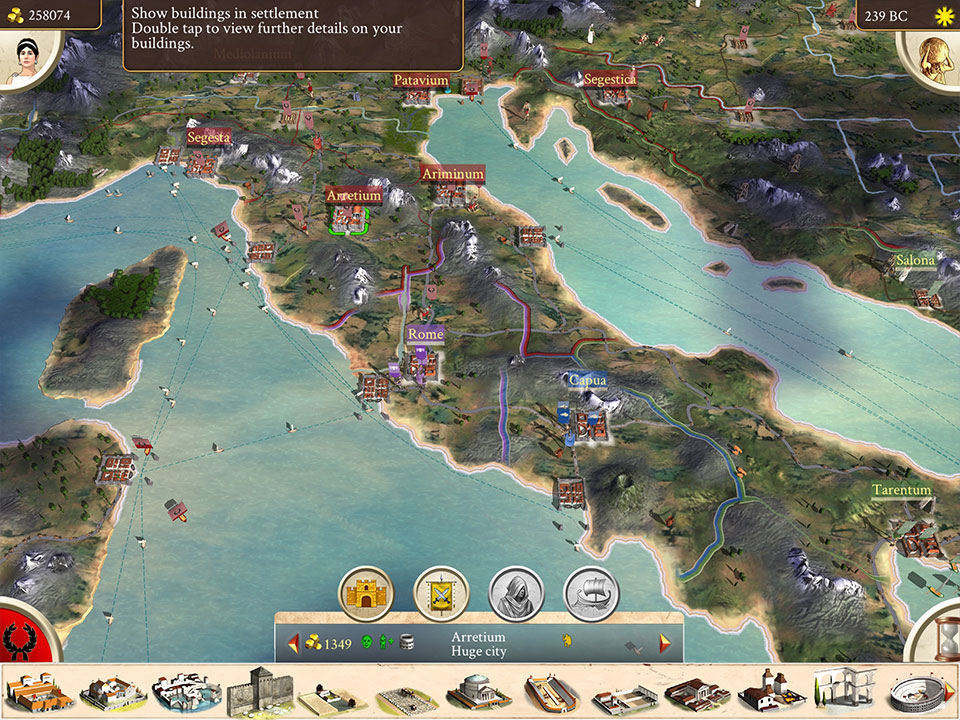Select the white stone arches building icon
Viewport: 960px width, 720px height.
pyautogui.click(x=845, y=690)
